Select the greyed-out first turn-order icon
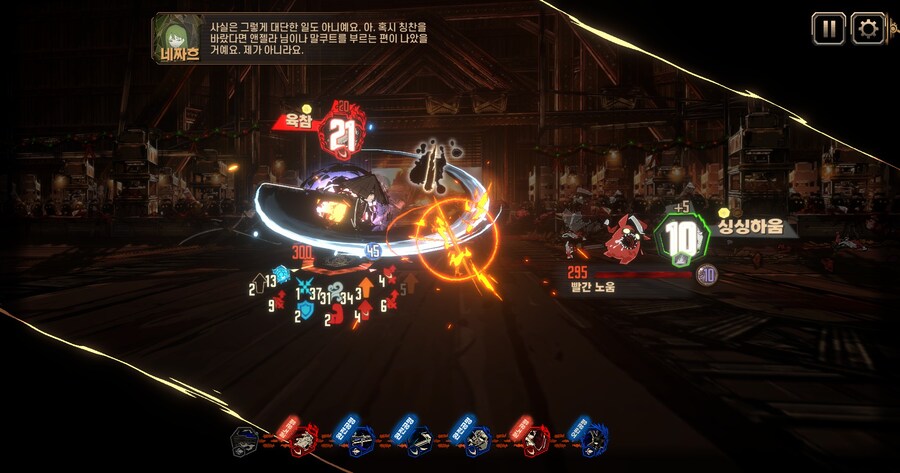This screenshot has height=473, width=900. (246, 440)
